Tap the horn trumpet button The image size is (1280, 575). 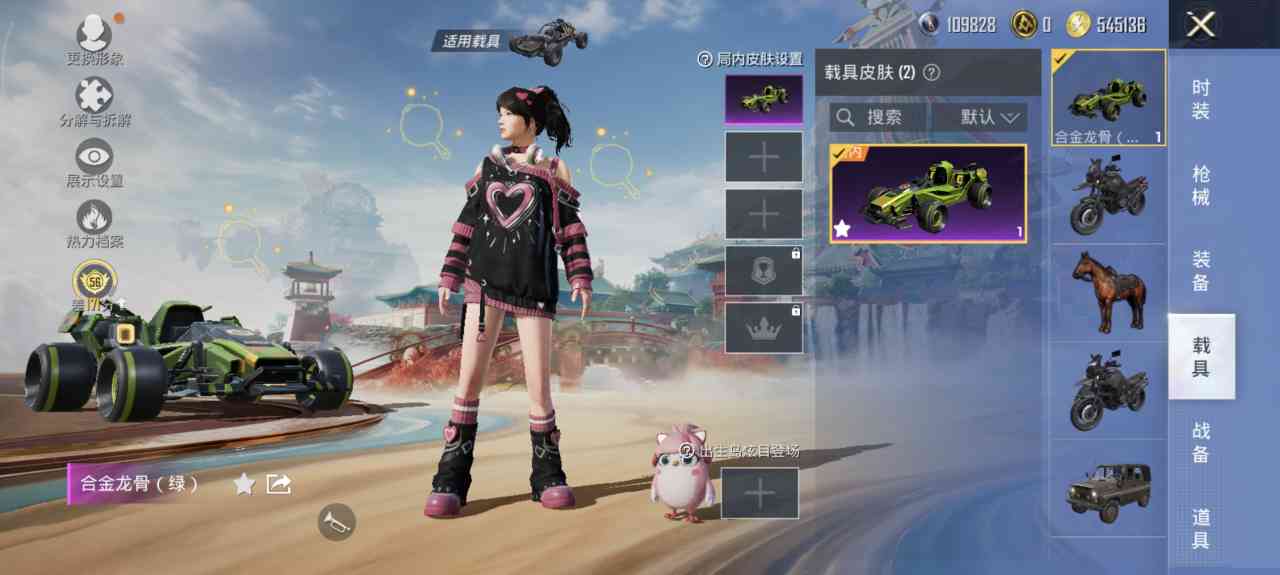pyautogui.click(x=336, y=521)
